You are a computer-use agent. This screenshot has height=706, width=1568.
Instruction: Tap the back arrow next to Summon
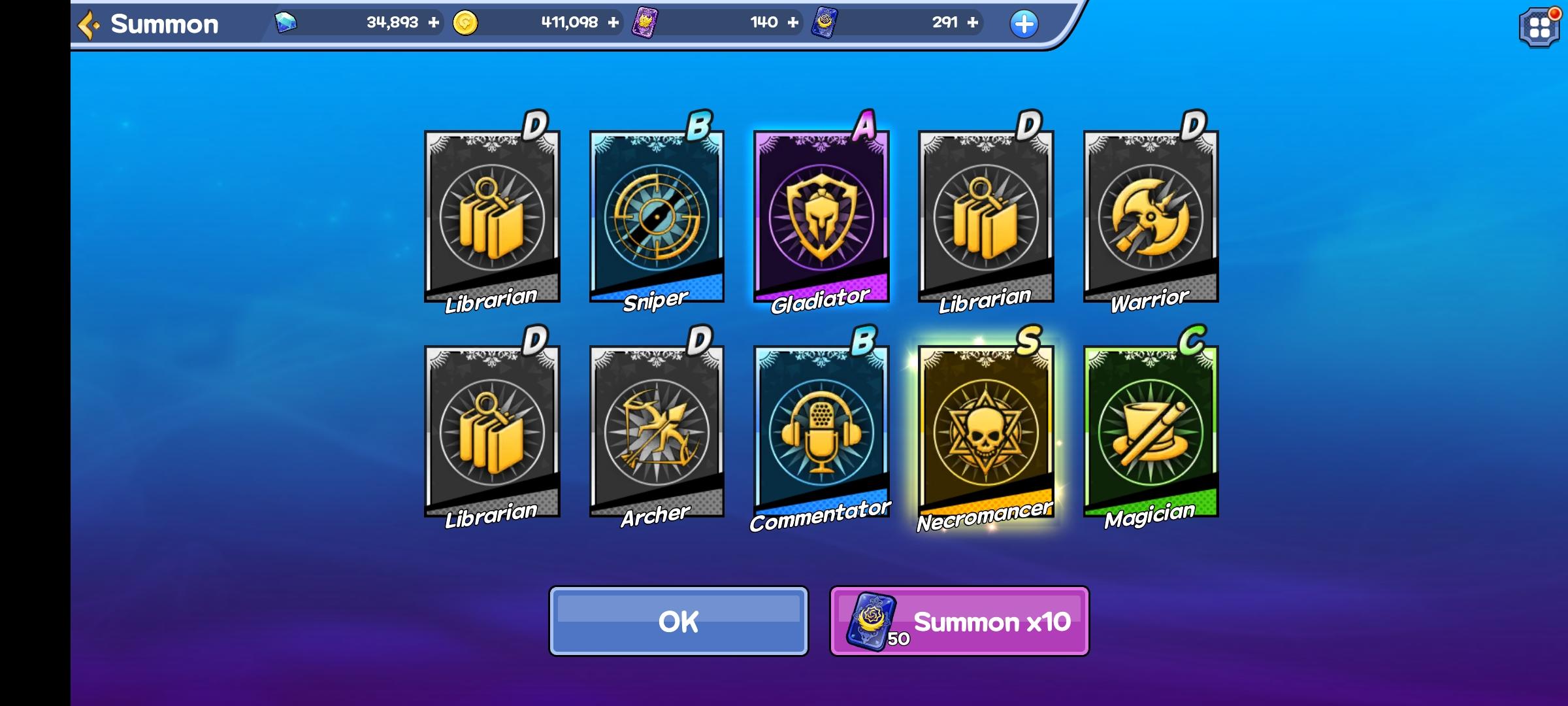(88, 24)
